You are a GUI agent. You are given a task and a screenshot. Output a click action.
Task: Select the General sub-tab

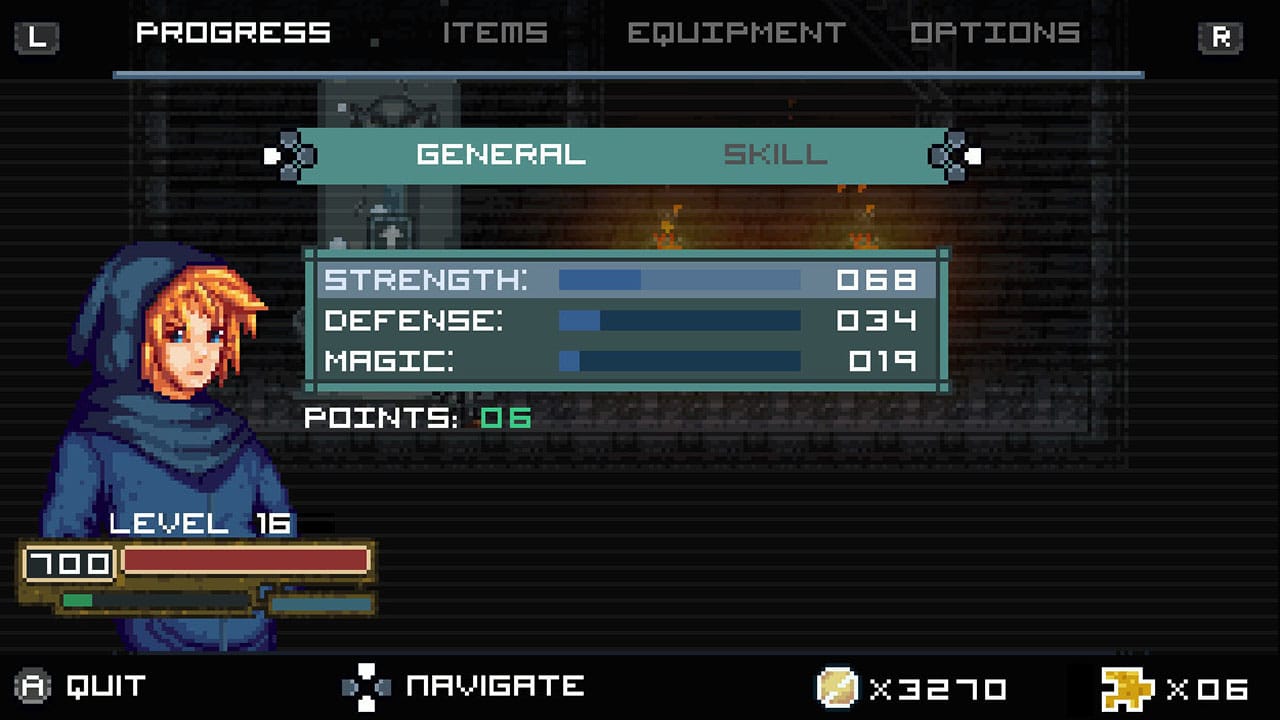(500, 155)
